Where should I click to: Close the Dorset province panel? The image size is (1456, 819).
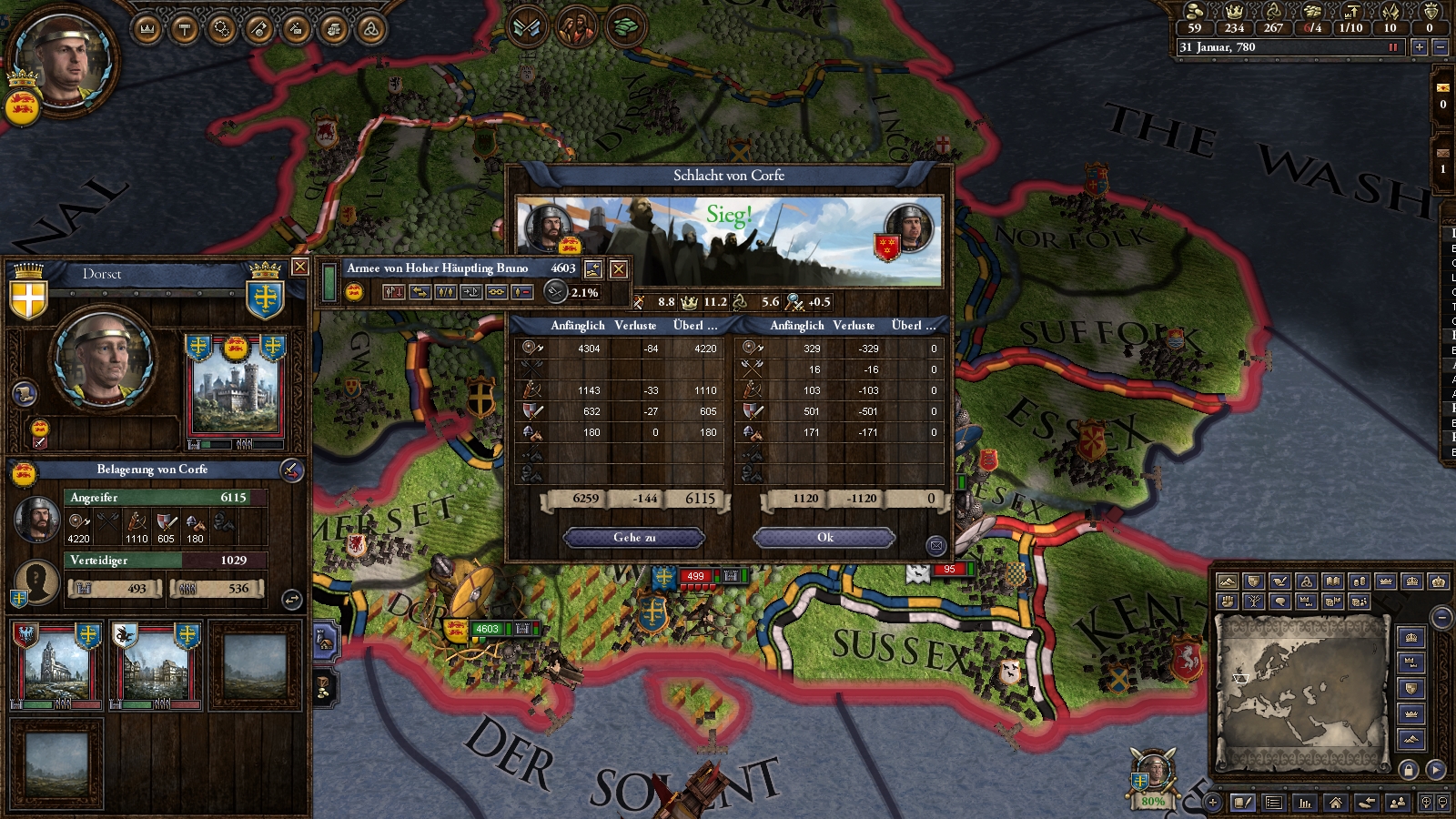tap(299, 267)
